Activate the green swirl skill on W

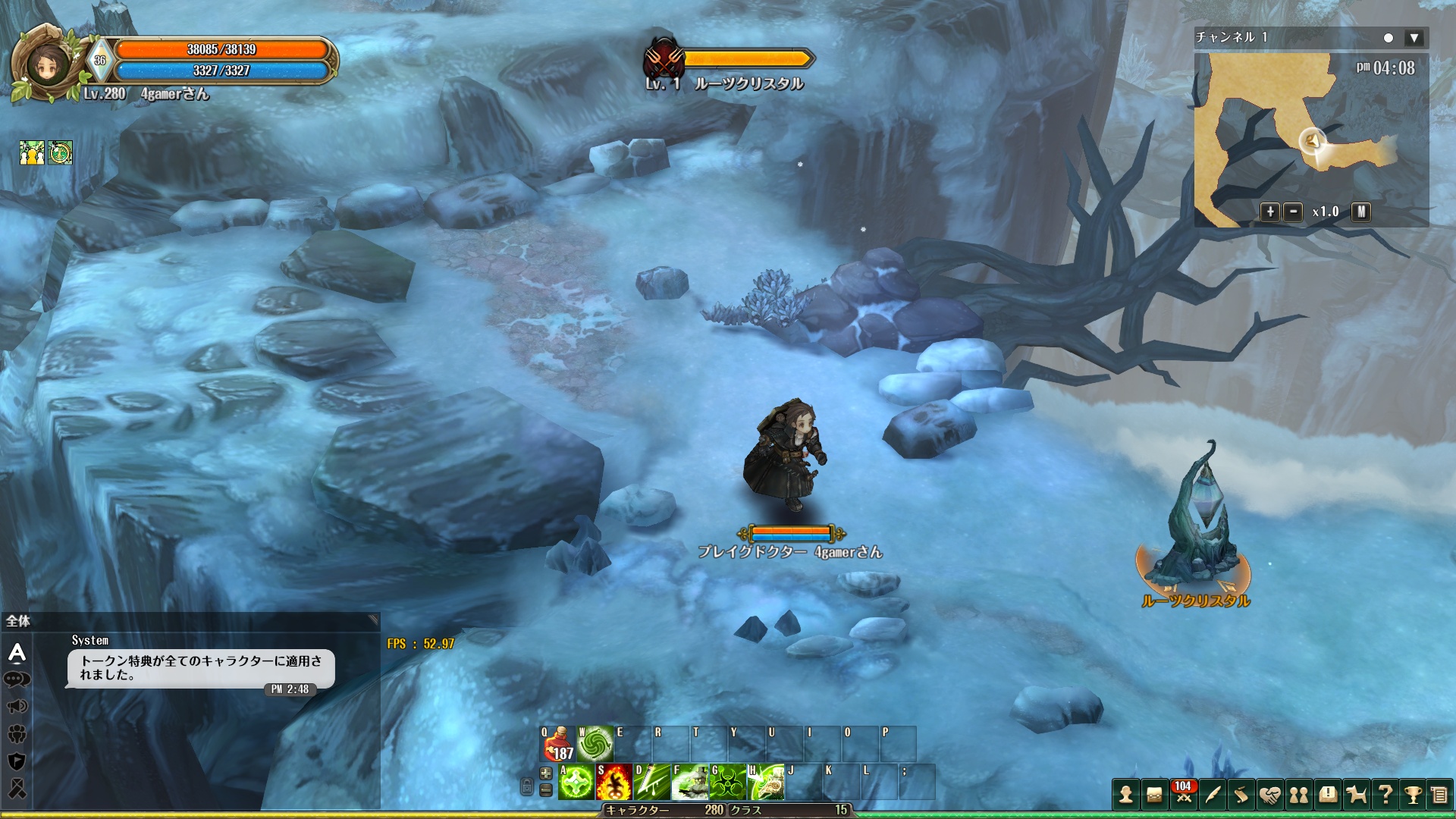coord(595,744)
